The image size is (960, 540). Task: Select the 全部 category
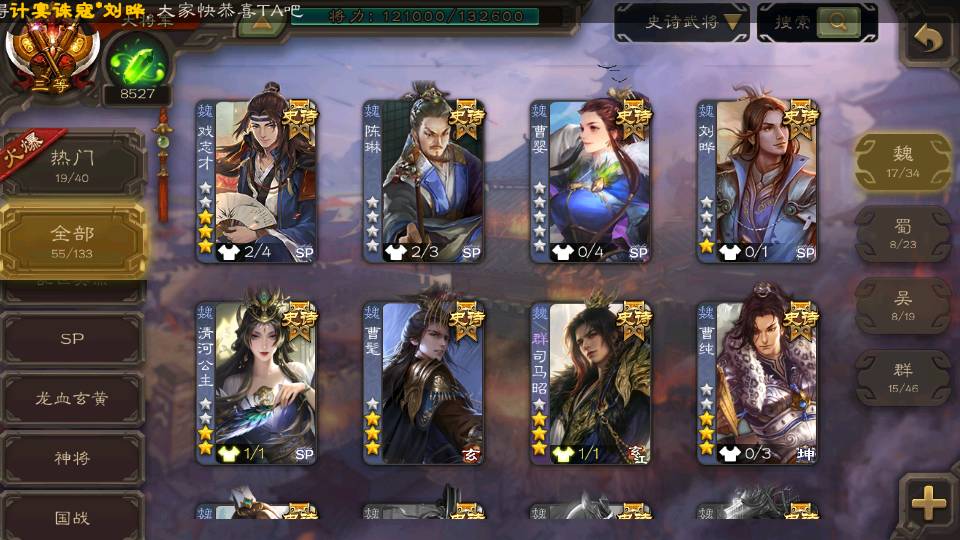(x=72, y=240)
